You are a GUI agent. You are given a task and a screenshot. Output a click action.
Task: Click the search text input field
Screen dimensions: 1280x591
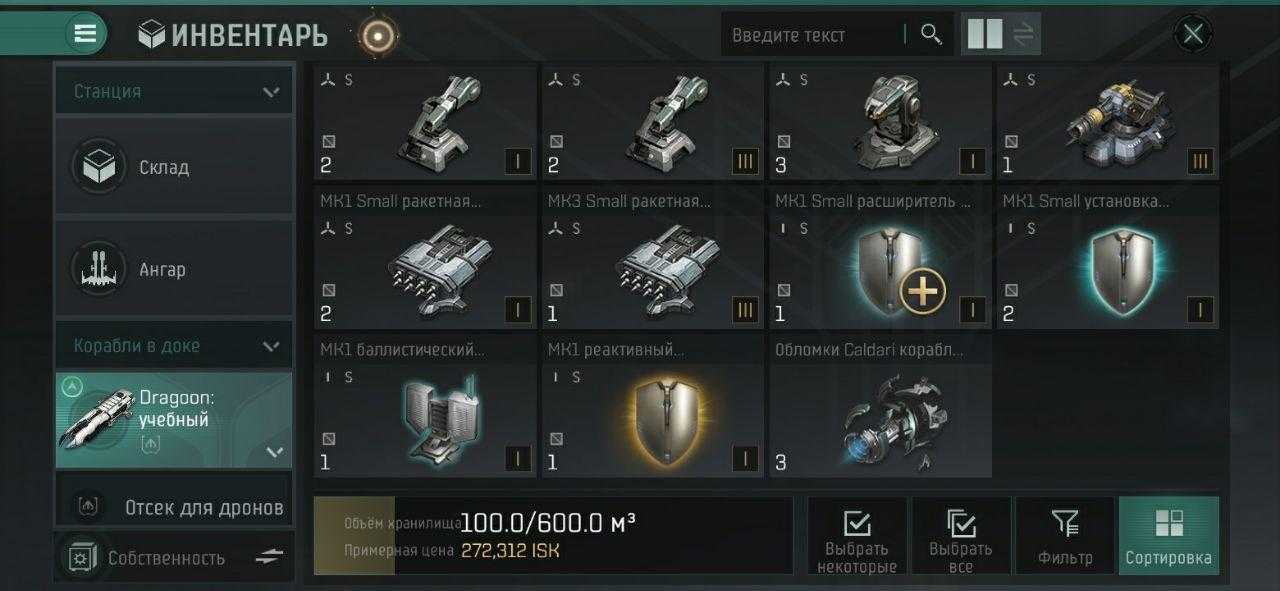pos(810,35)
